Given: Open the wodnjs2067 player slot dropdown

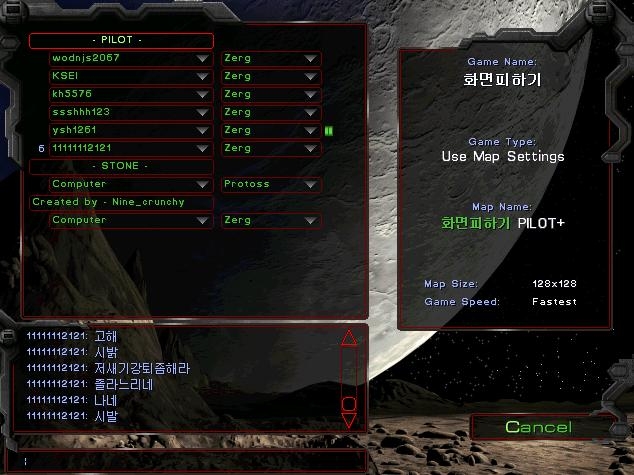Looking at the screenshot, I should tap(203, 59).
